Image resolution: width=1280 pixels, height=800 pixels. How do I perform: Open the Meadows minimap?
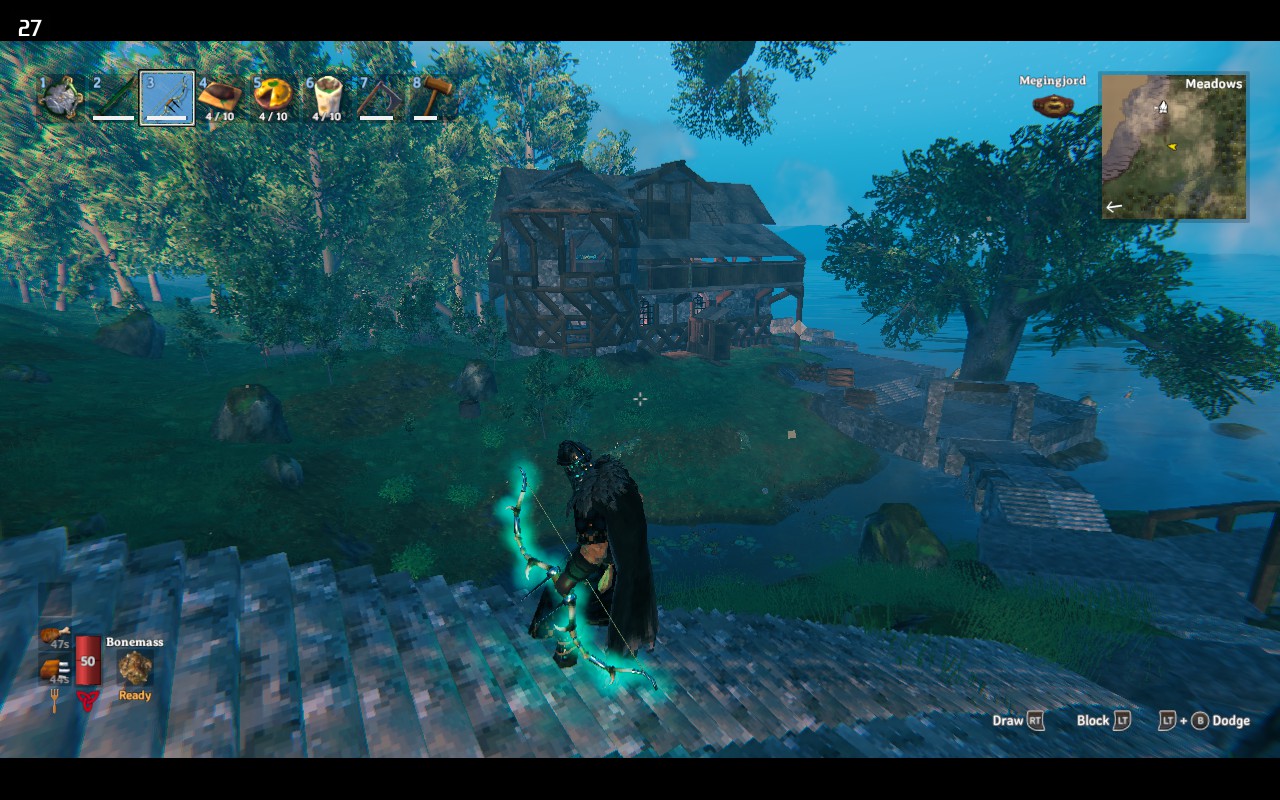tap(1174, 146)
